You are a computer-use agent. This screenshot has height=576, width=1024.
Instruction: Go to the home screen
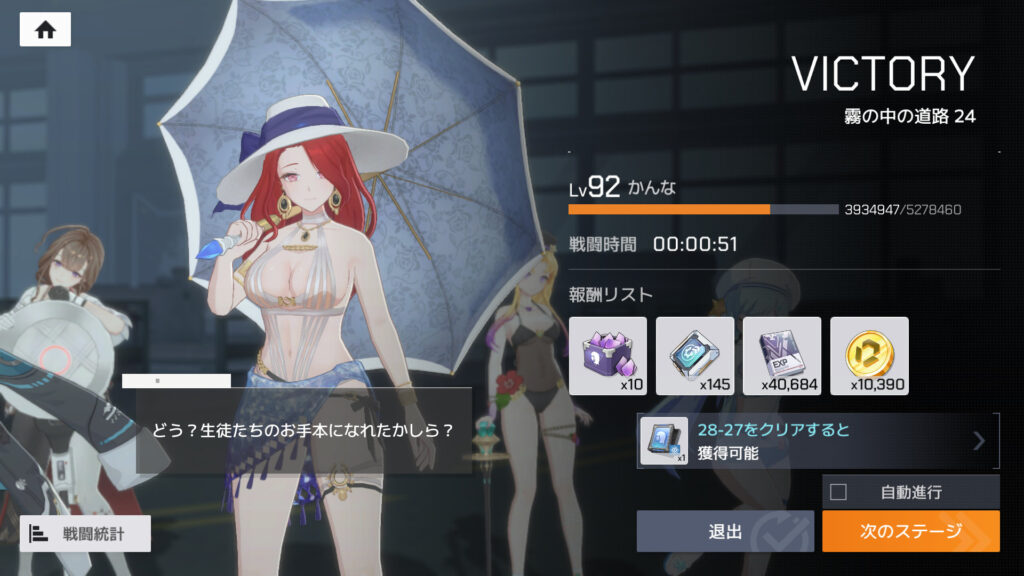[45, 30]
